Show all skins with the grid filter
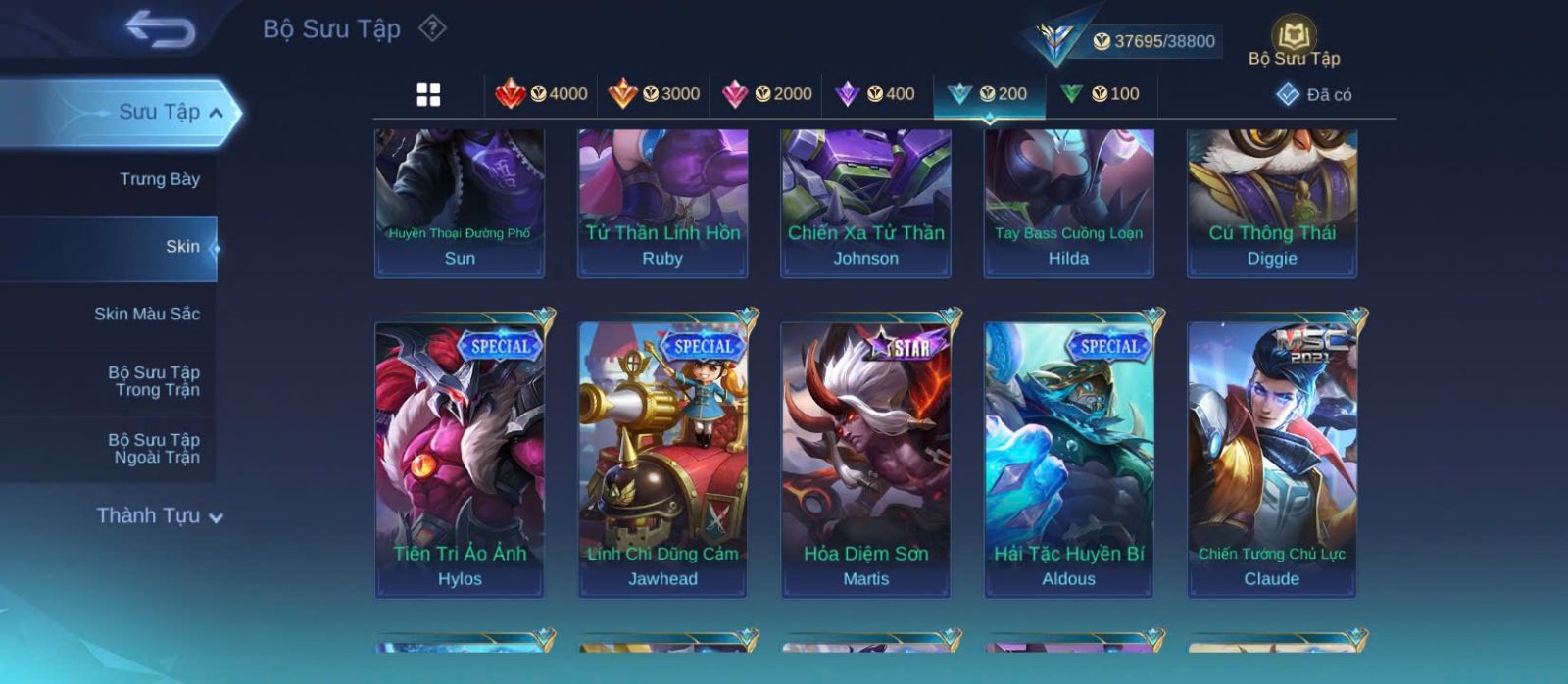 point(428,94)
